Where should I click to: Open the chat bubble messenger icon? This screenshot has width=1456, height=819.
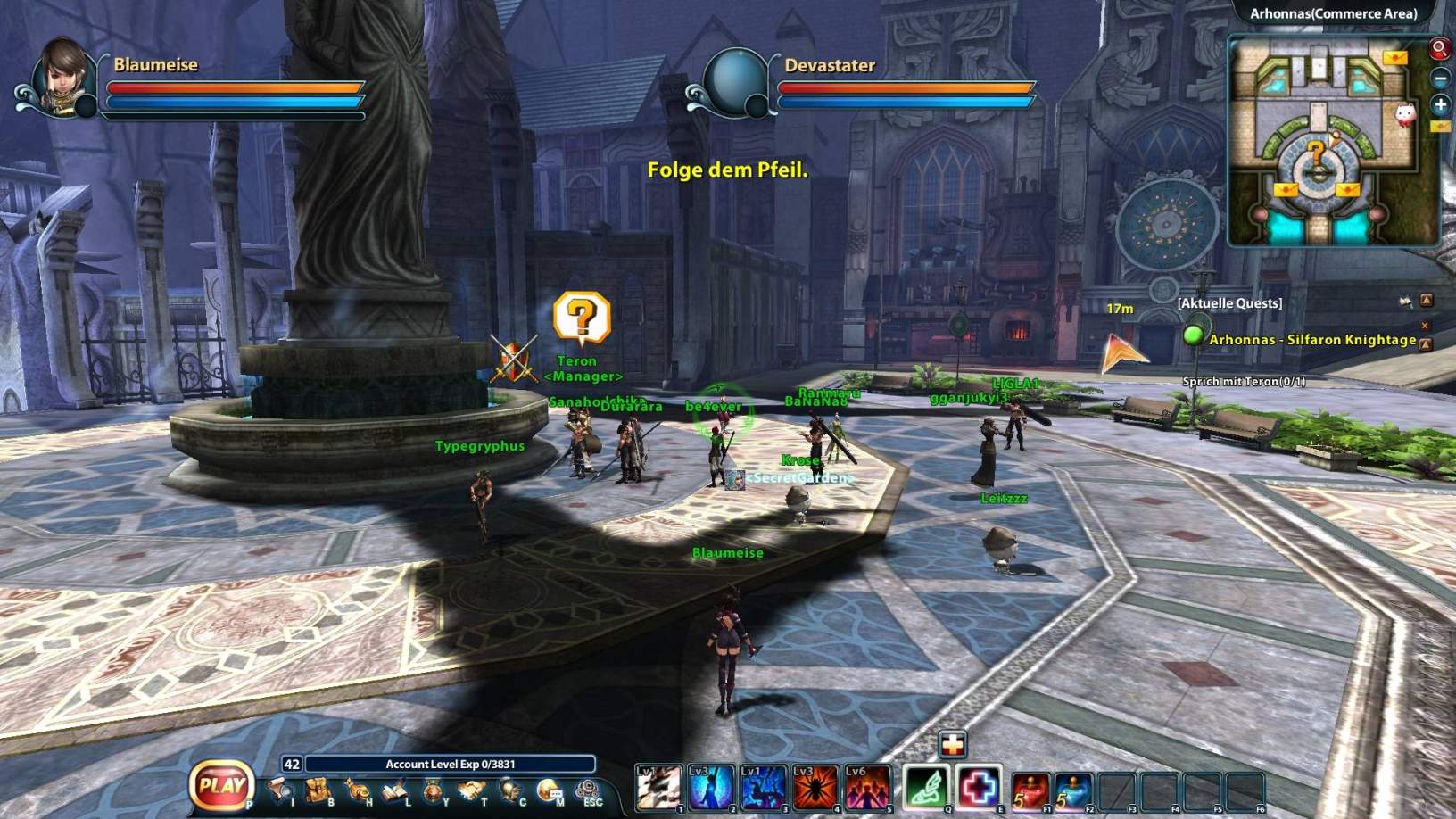pos(550,790)
